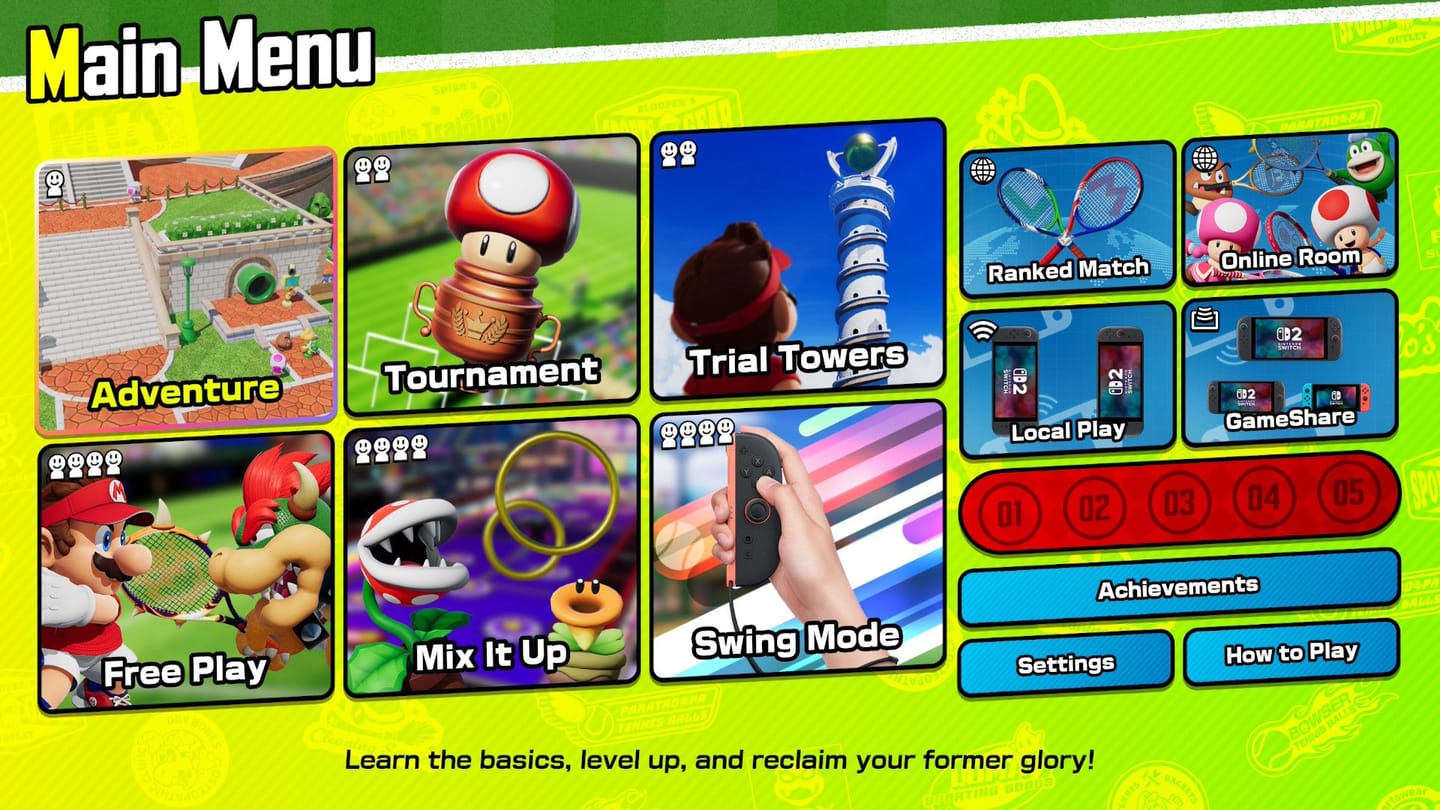Image resolution: width=1440 pixels, height=810 pixels.
Task: Select the red circle labeled 01
Action: [x=1010, y=508]
